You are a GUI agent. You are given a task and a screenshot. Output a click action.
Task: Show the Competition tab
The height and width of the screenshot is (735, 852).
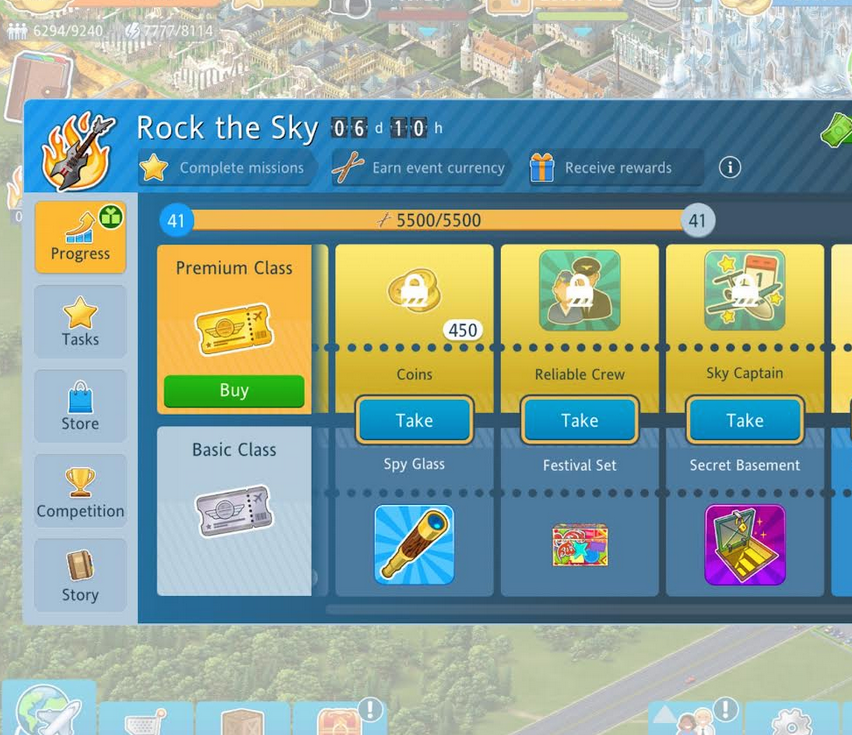(80, 492)
